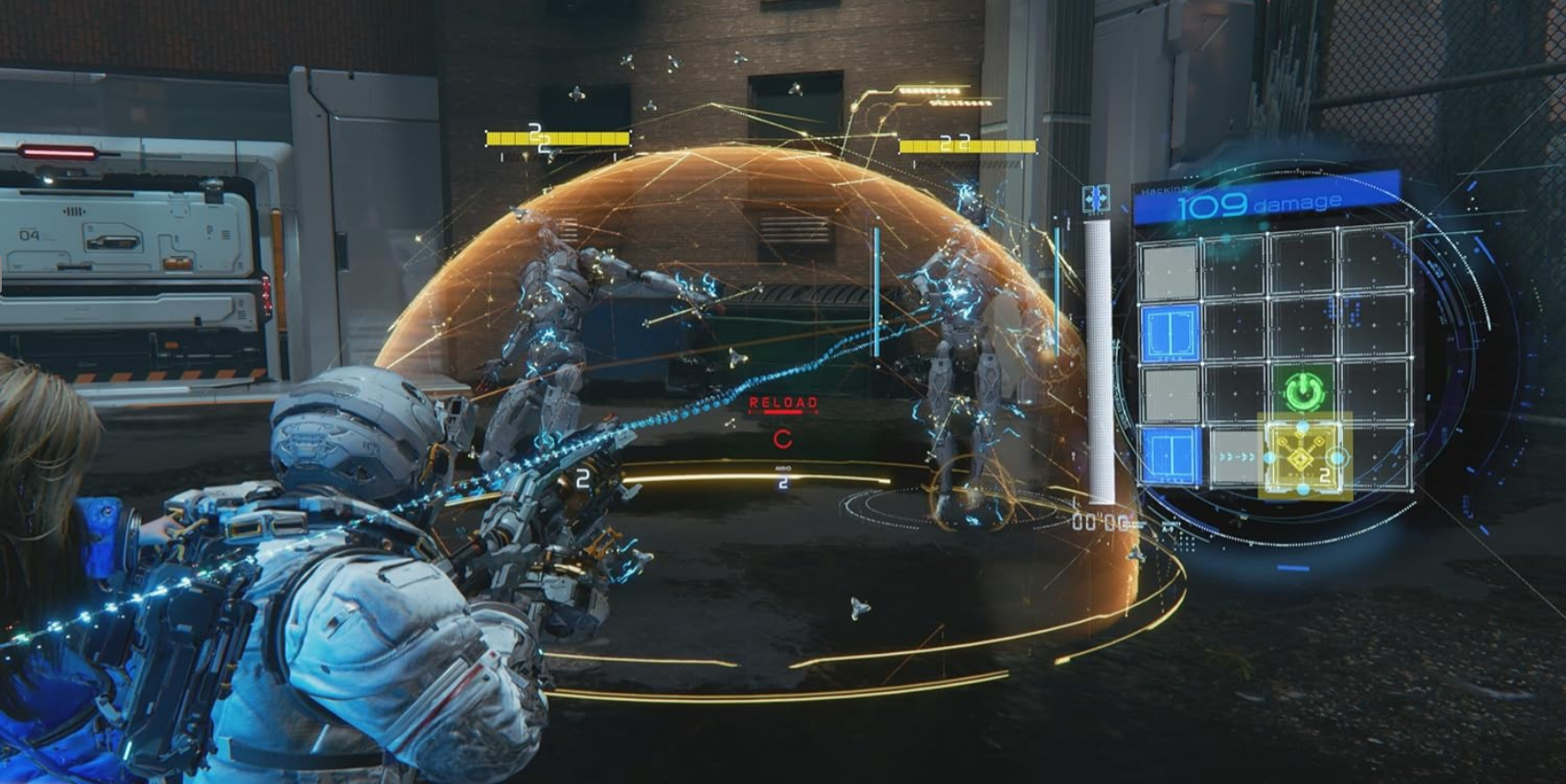Select the green power node tile

[x=1303, y=392]
